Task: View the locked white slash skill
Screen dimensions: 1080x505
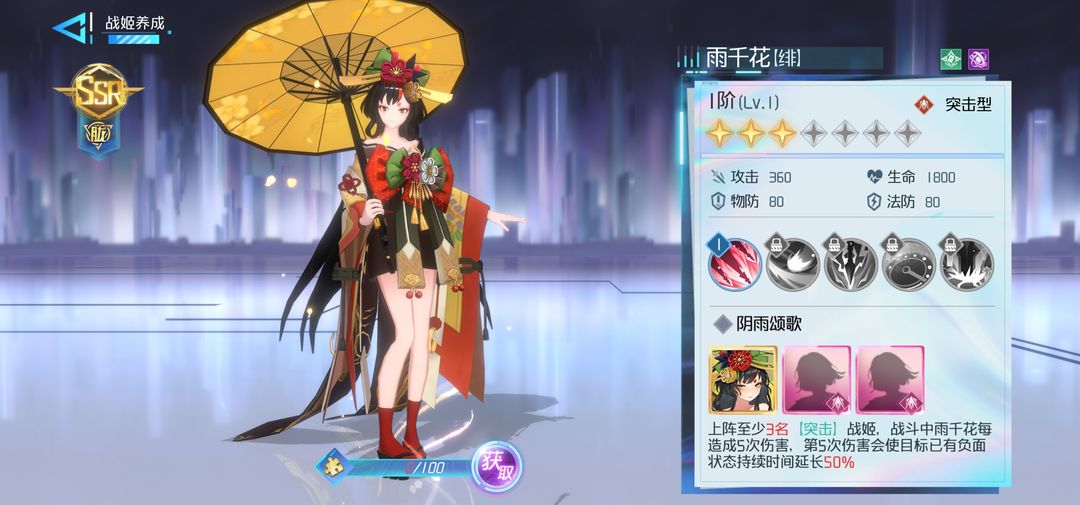Action: 793,264
